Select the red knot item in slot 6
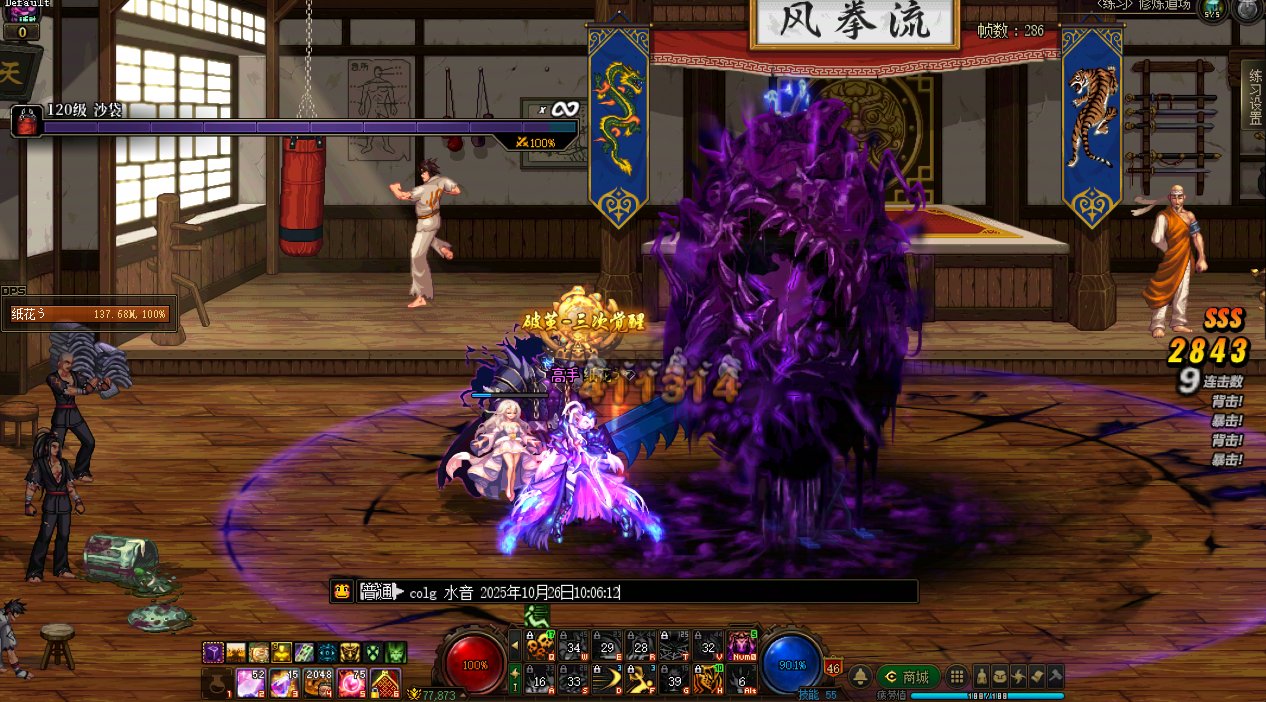This screenshot has width=1266, height=702. click(387, 683)
